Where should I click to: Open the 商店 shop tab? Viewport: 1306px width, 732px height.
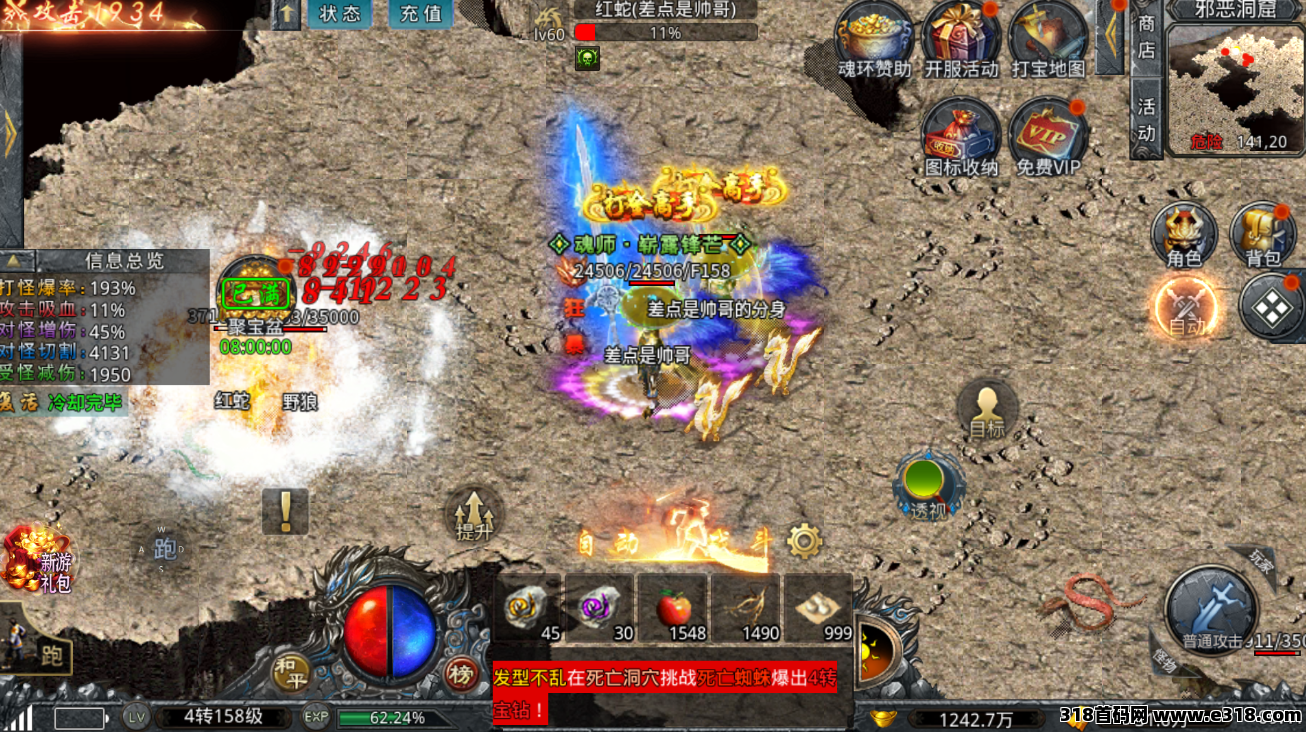tap(1146, 36)
